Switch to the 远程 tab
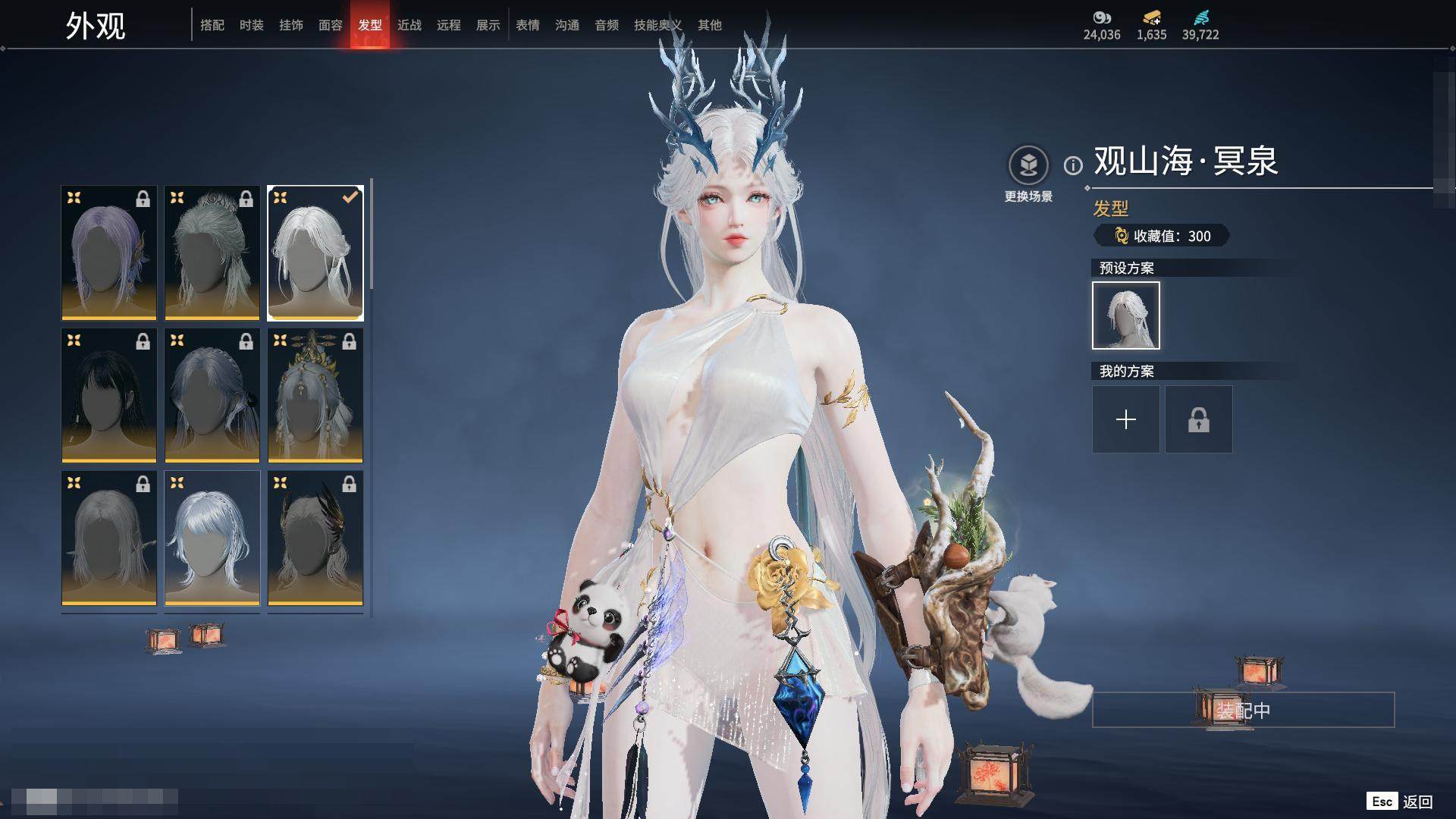Viewport: 1456px width, 819px height. coord(449,25)
